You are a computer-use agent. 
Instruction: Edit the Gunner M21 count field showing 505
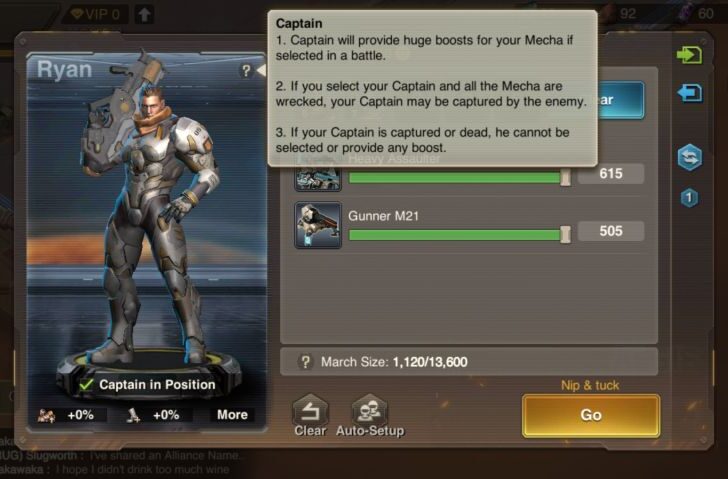610,232
